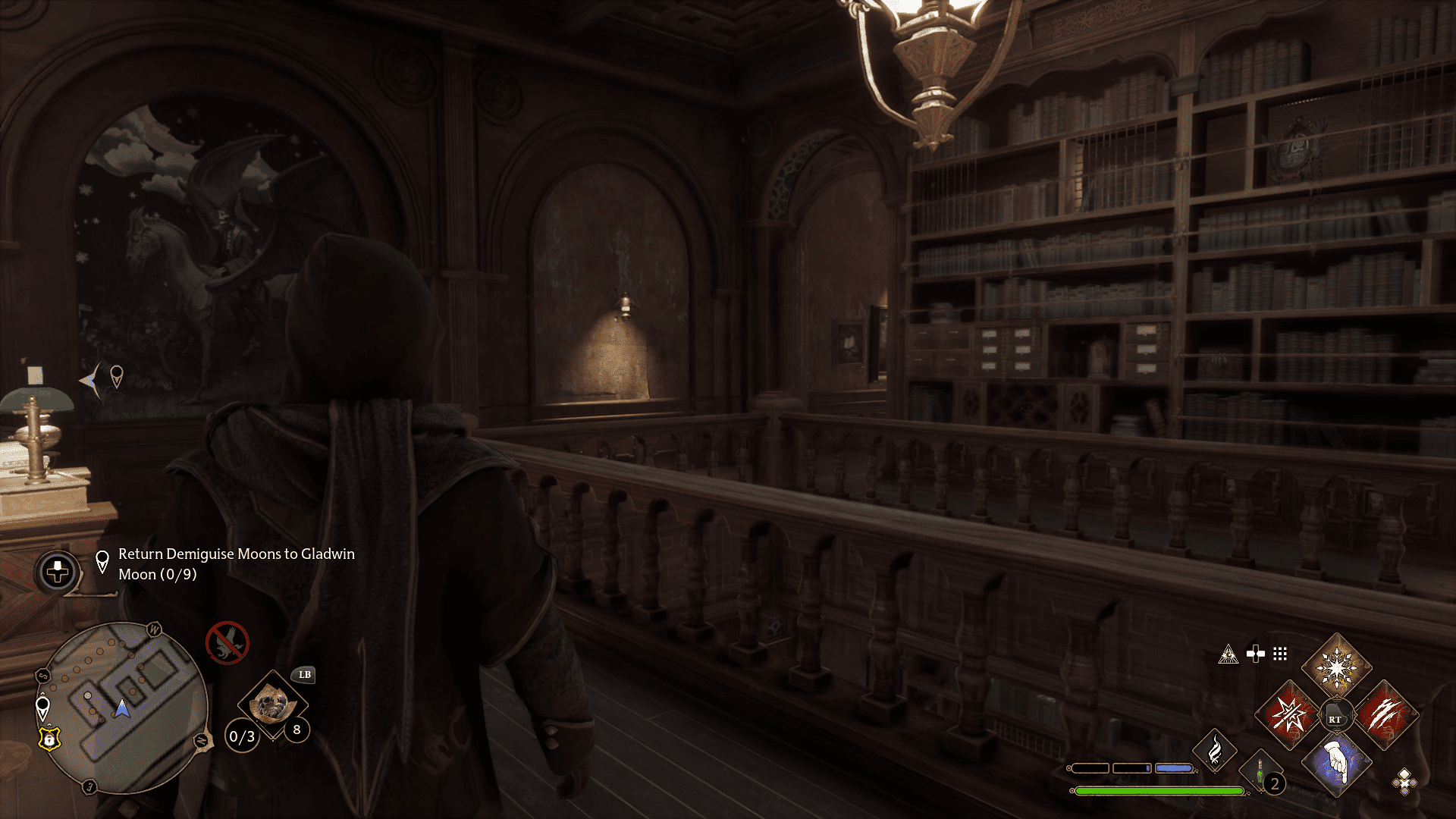
Task: Select the tool wheel item slot
Action: [x=272, y=705]
